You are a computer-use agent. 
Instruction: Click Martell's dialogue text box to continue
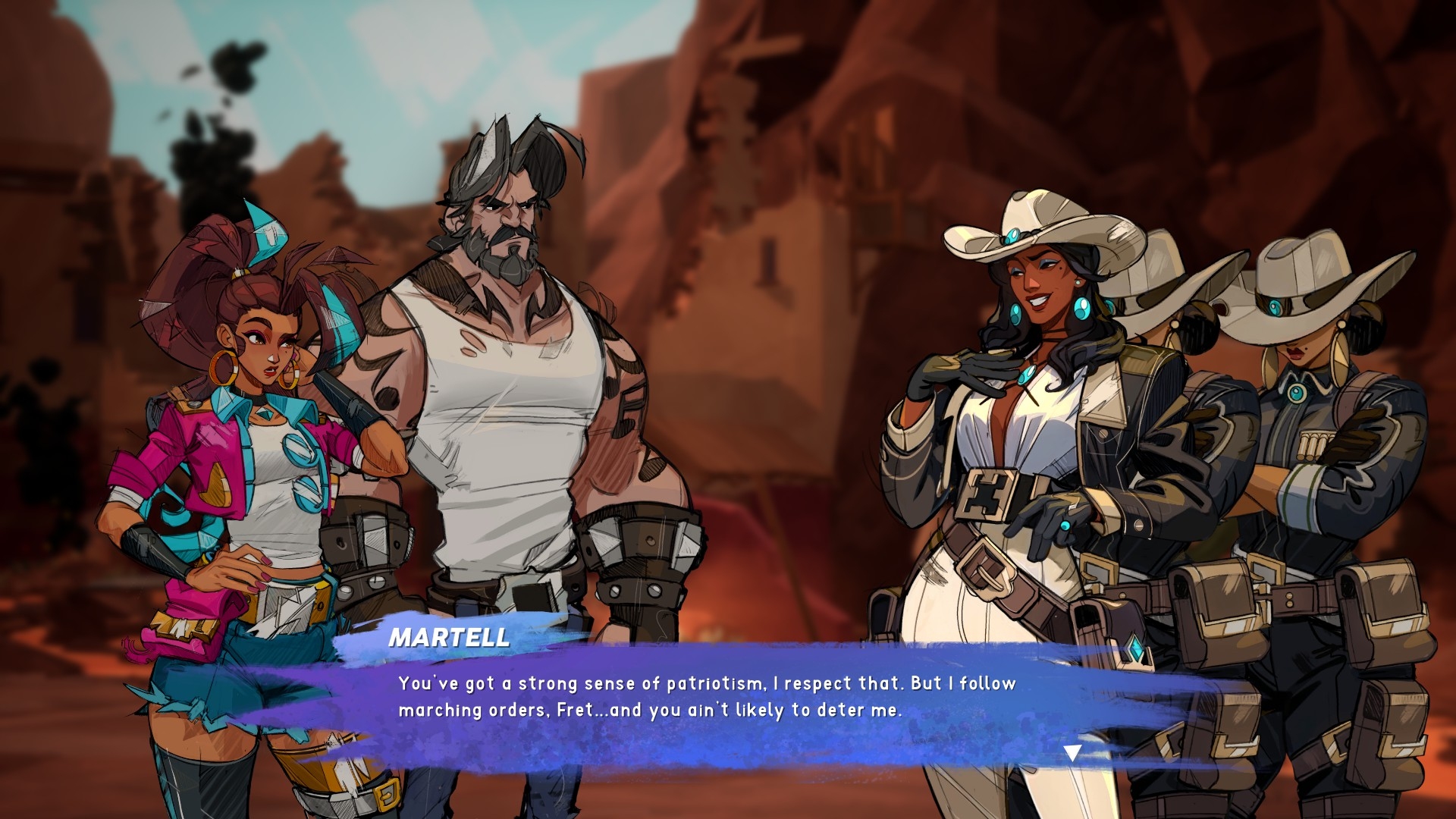(705, 698)
